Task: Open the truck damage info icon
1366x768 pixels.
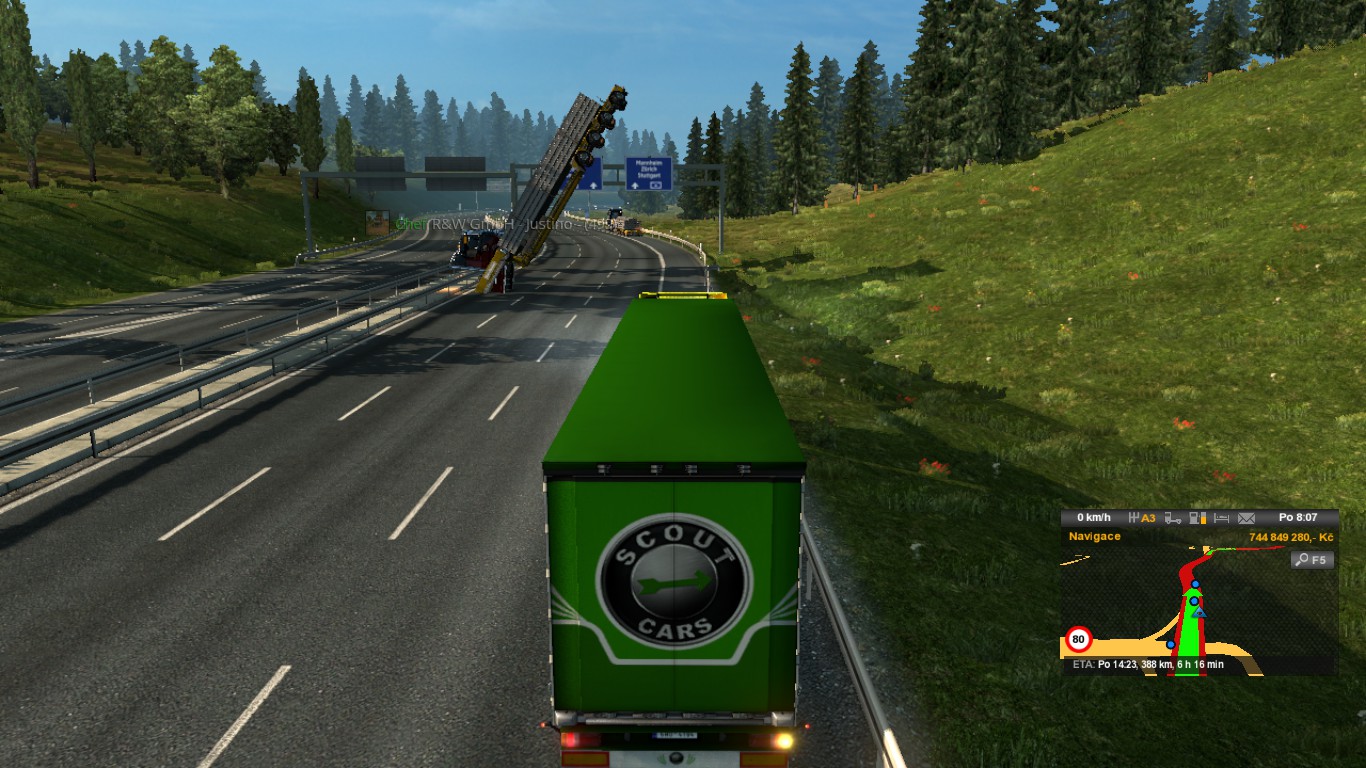Action: coord(1172,518)
